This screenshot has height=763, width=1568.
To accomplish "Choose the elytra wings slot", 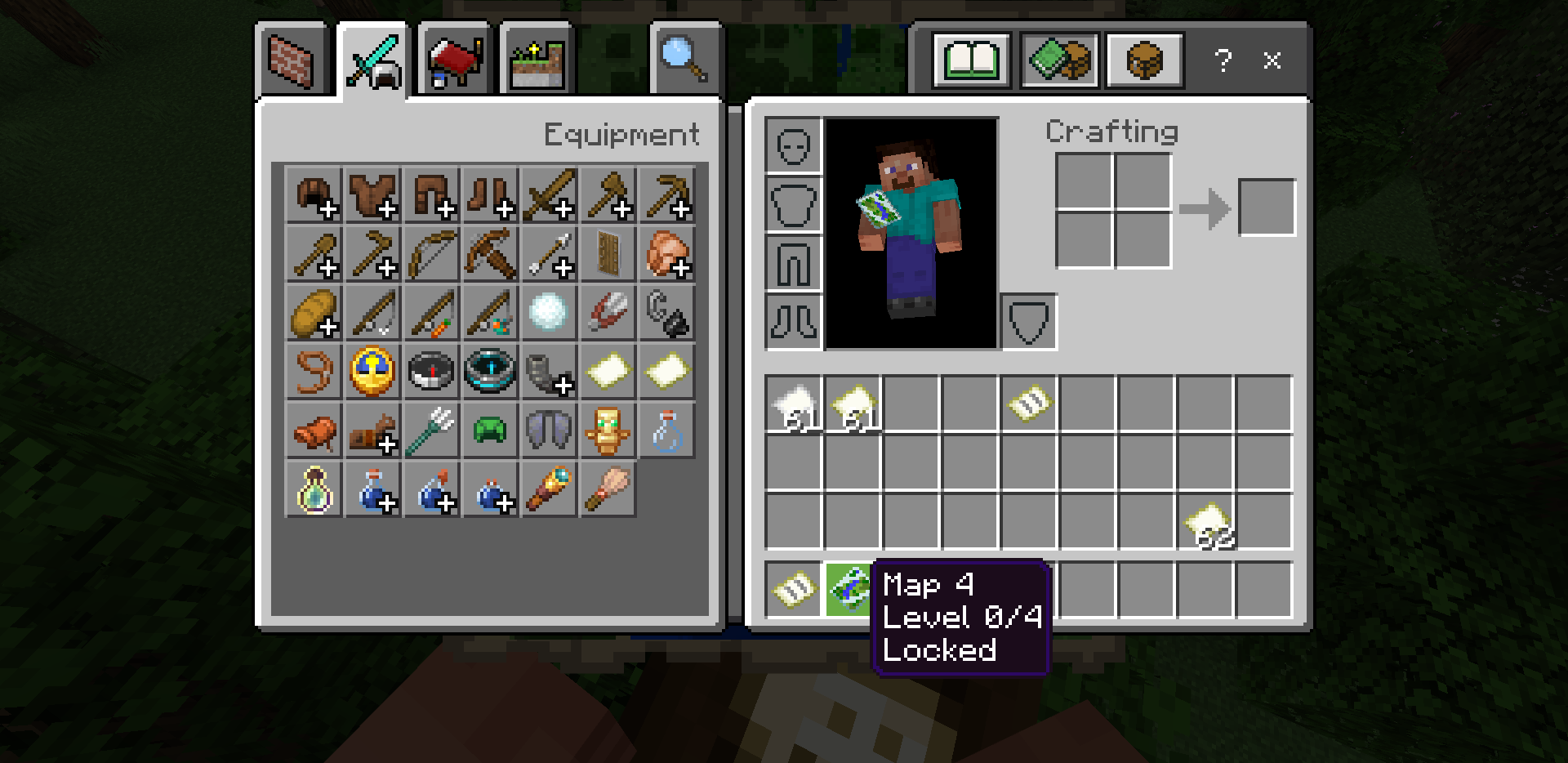I will (549, 431).
